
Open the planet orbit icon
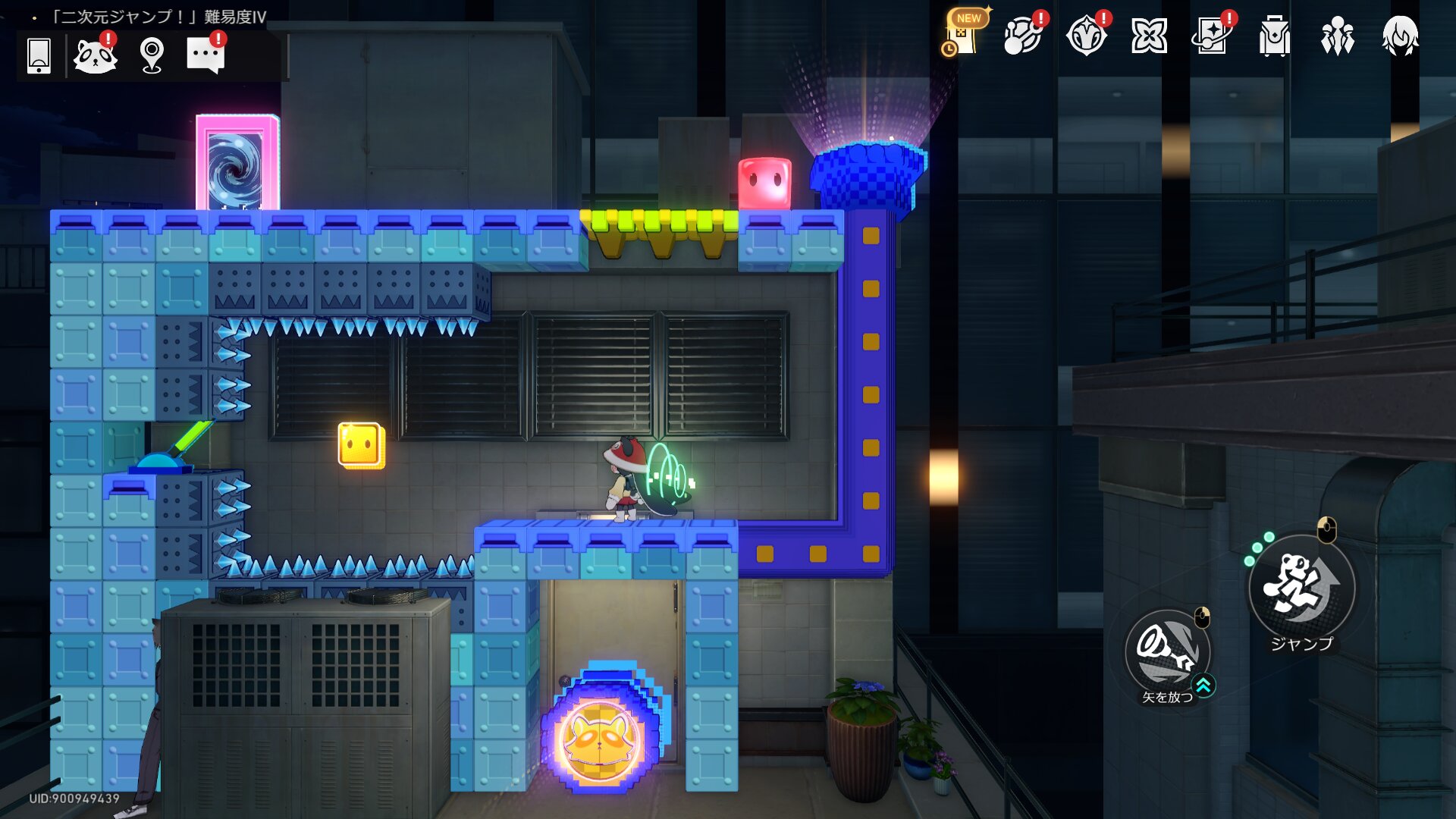[1022, 36]
